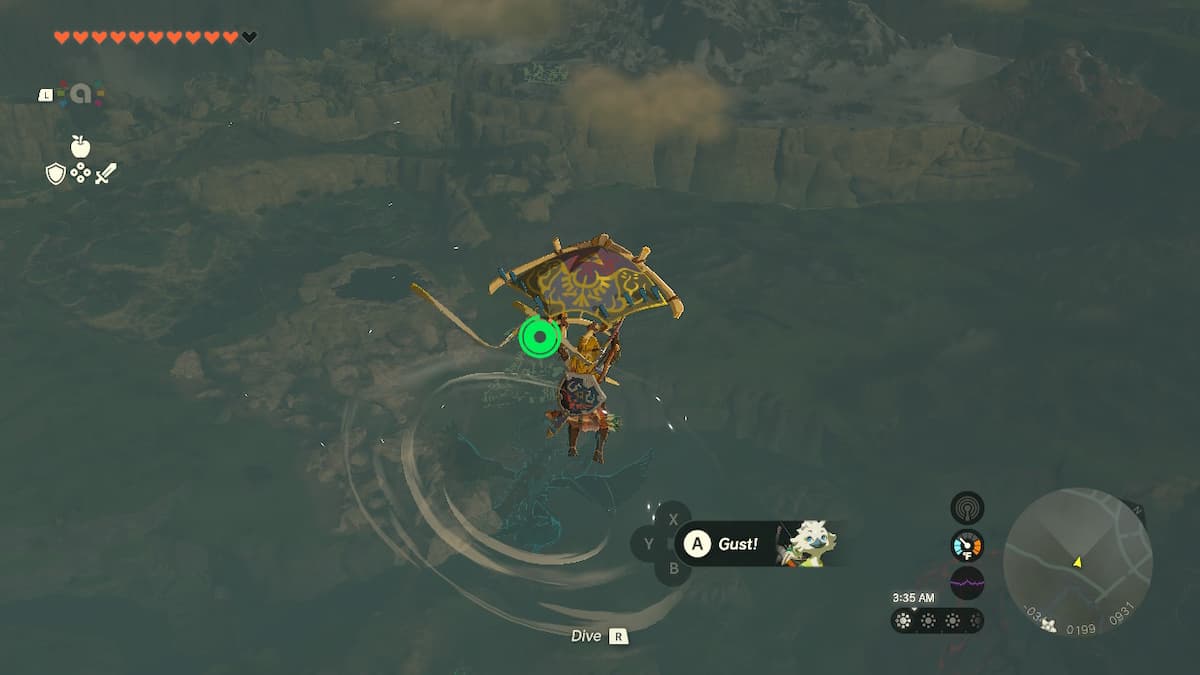This screenshot has width=1200, height=675.
Task: Click the shrine sensor signal icon
Action: click(x=967, y=508)
